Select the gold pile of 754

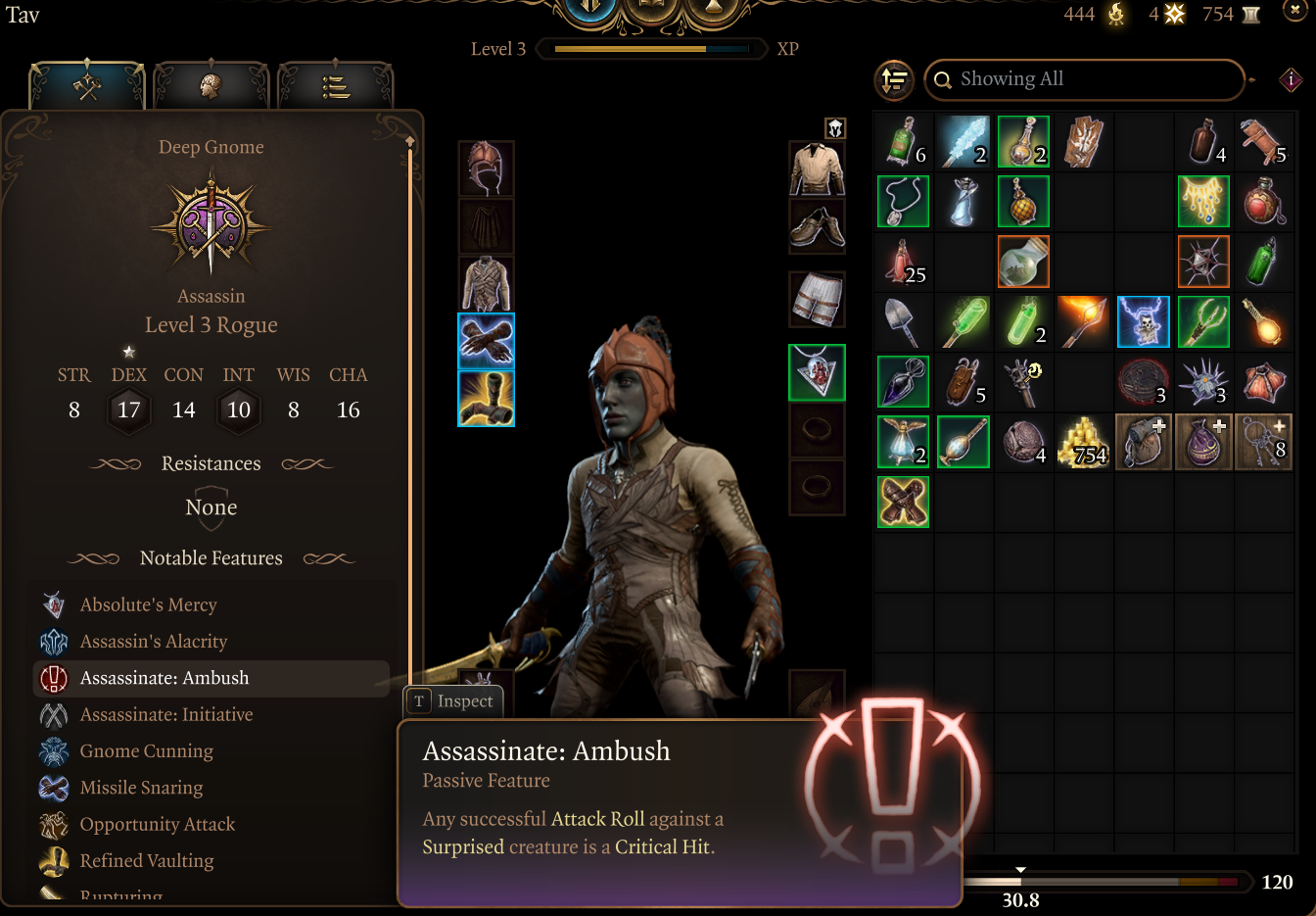tap(1083, 442)
